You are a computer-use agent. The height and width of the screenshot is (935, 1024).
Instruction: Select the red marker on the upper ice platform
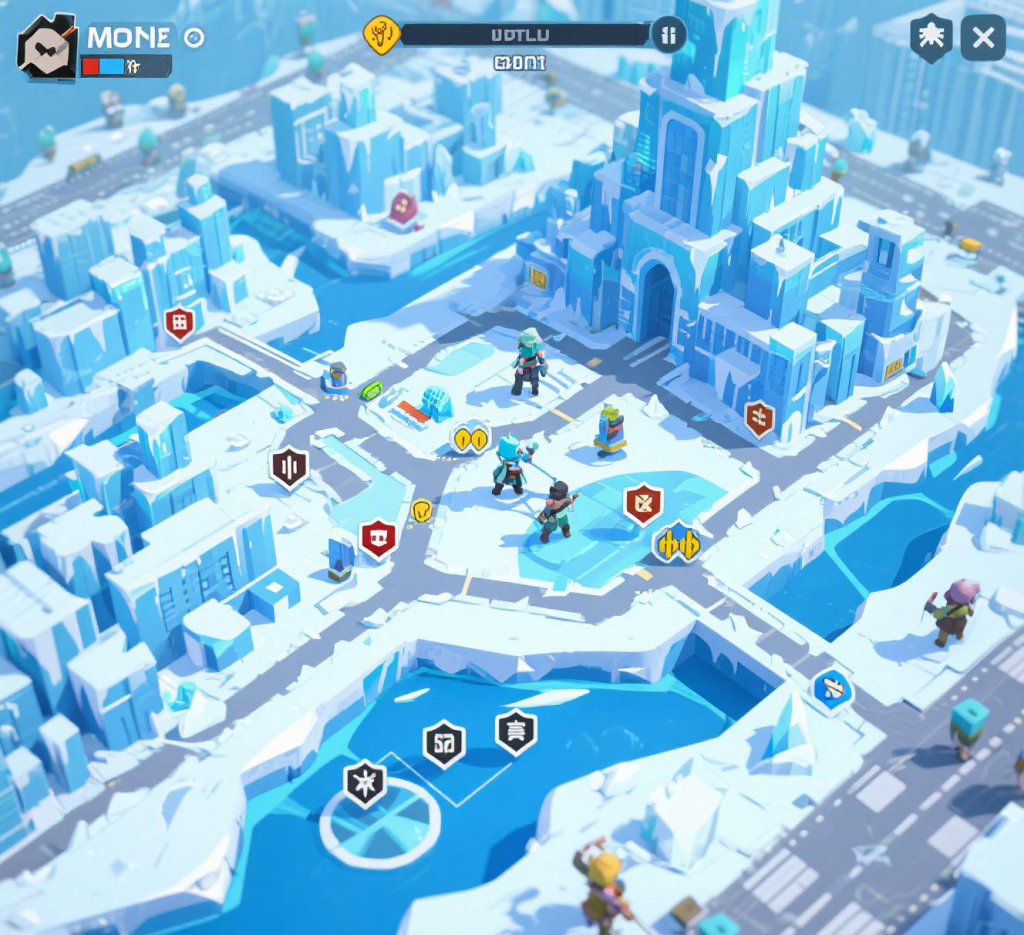click(x=403, y=208)
